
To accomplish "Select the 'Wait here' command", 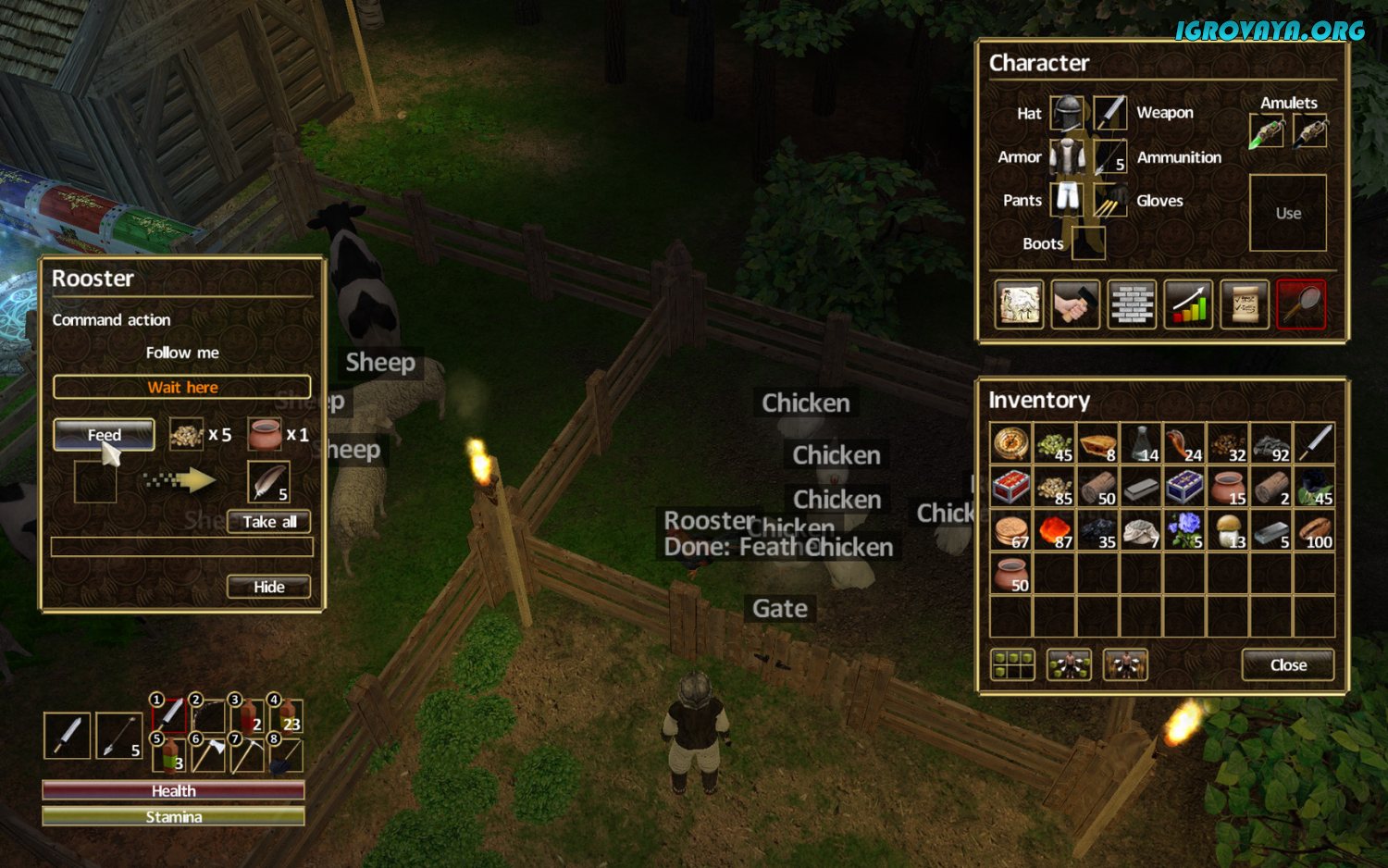I will tap(182, 387).
